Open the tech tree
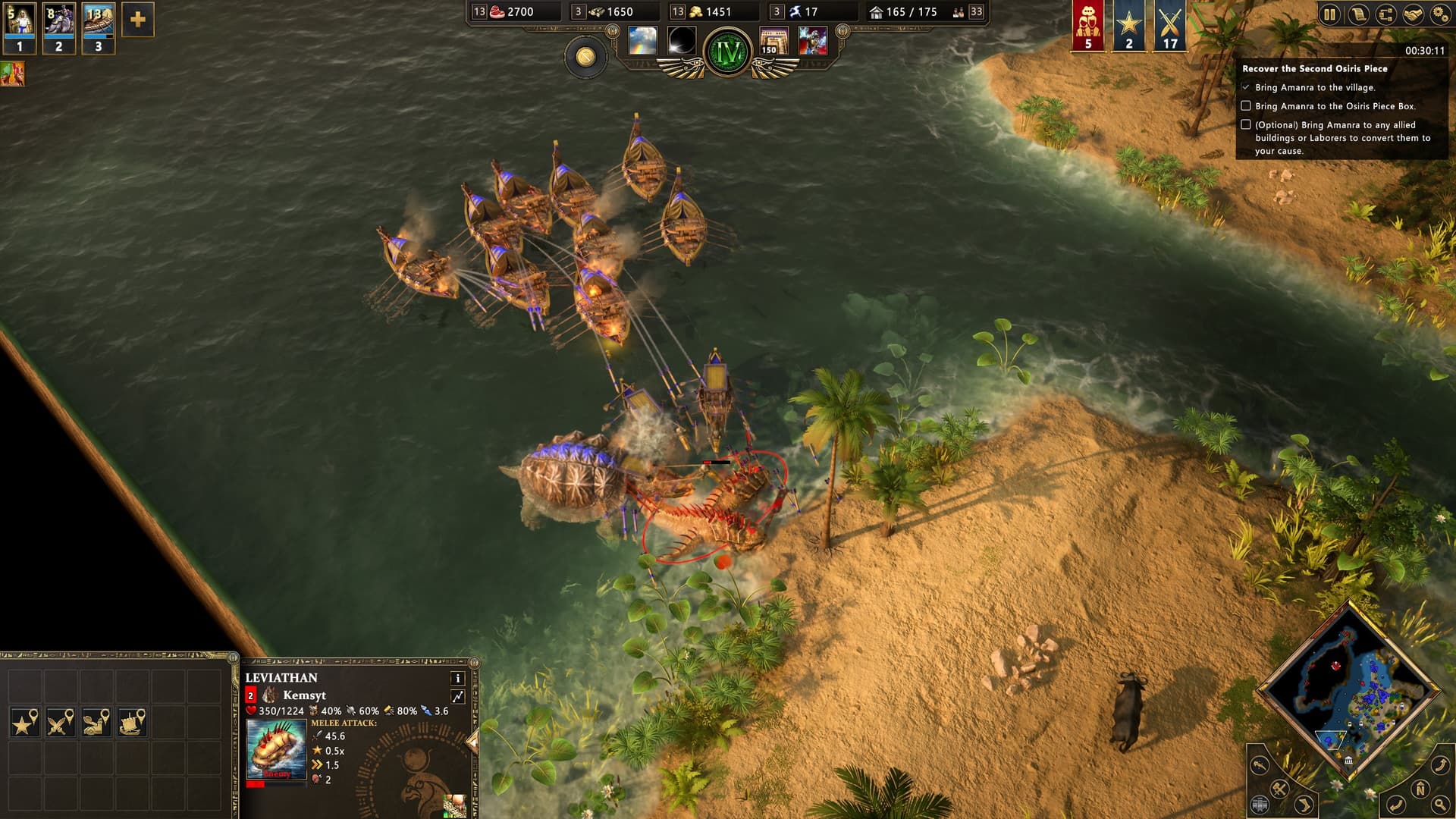The width and height of the screenshot is (1456, 819). pyautogui.click(x=1385, y=14)
